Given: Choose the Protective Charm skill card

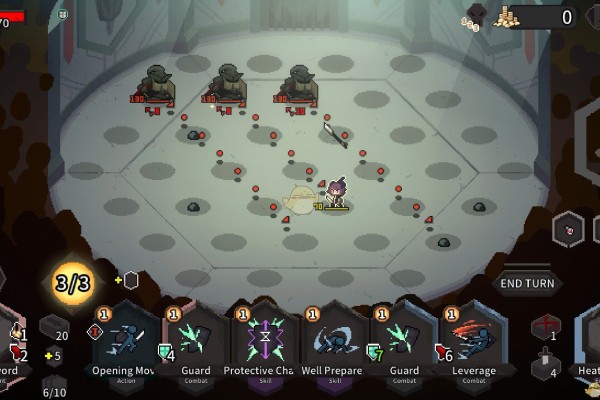Looking at the screenshot, I should 264,345.
